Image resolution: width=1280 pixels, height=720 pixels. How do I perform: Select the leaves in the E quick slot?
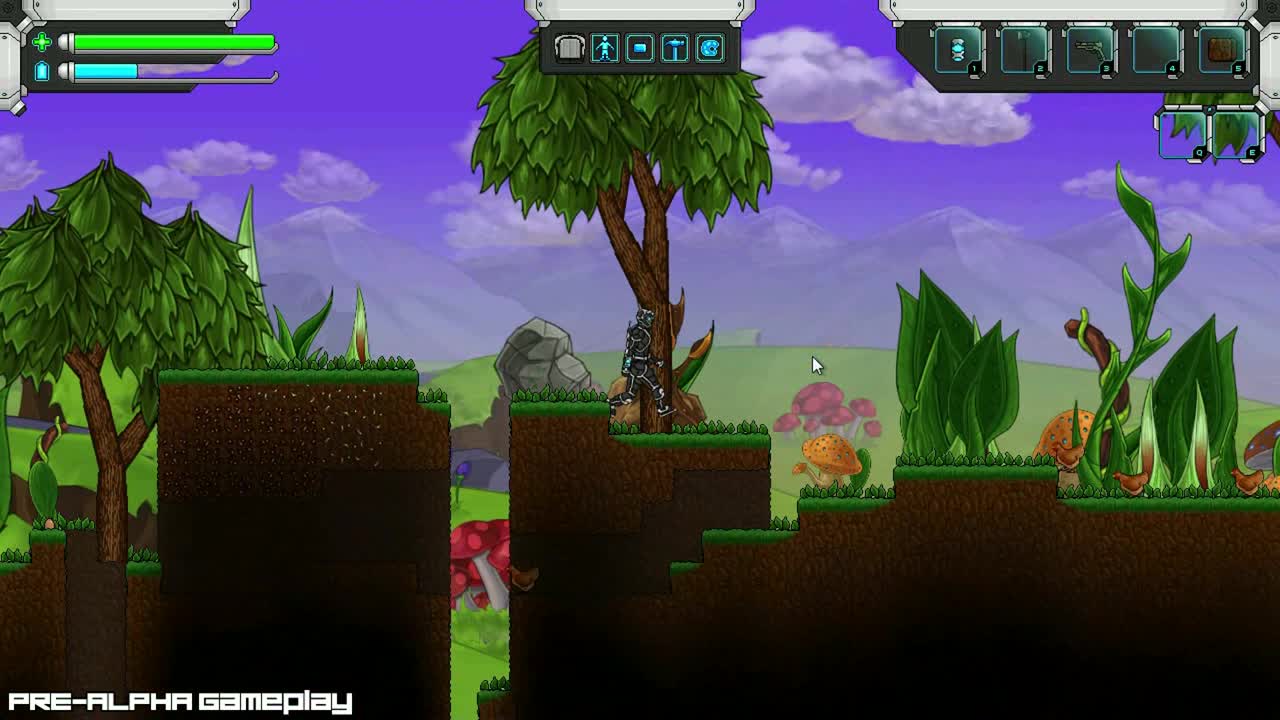1238,133
